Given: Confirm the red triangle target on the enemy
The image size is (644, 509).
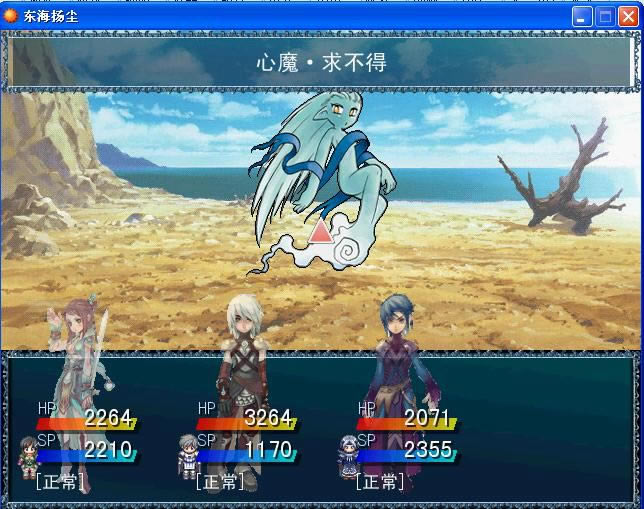Looking at the screenshot, I should [x=320, y=232].
